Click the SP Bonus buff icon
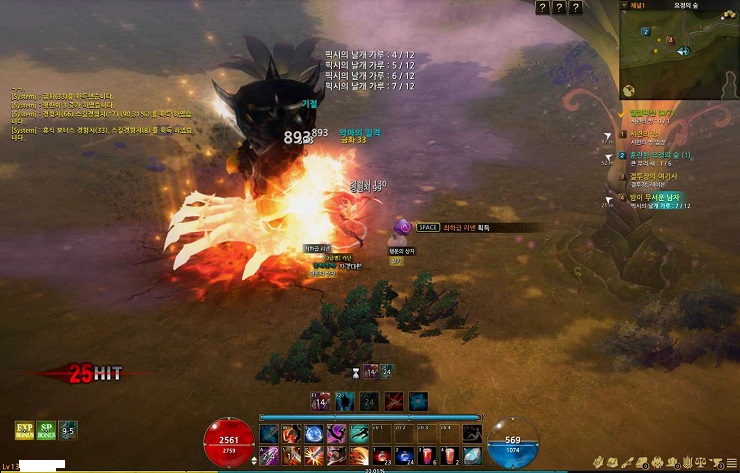Screen dimensions: 740x473 tap(46, 431)
